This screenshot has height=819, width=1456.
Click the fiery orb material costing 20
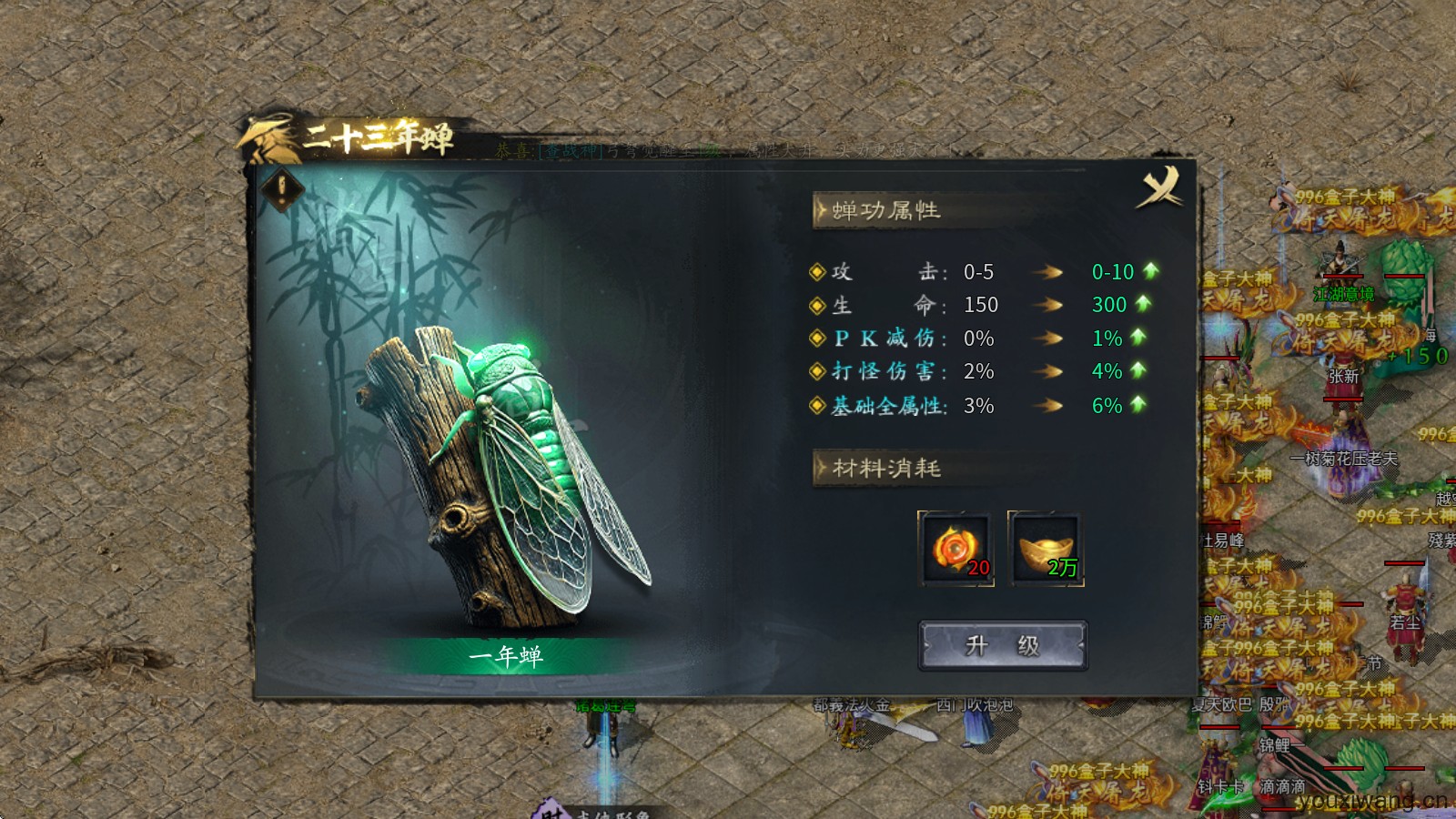pos(957,548)
